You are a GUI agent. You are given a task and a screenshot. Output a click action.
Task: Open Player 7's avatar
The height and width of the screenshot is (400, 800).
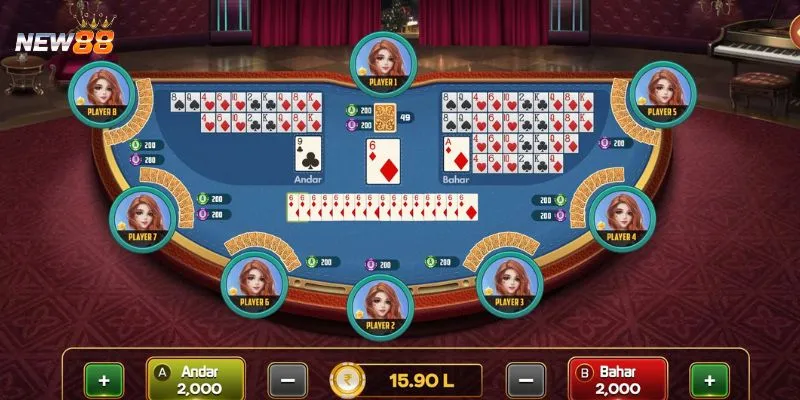coord(142,217)
